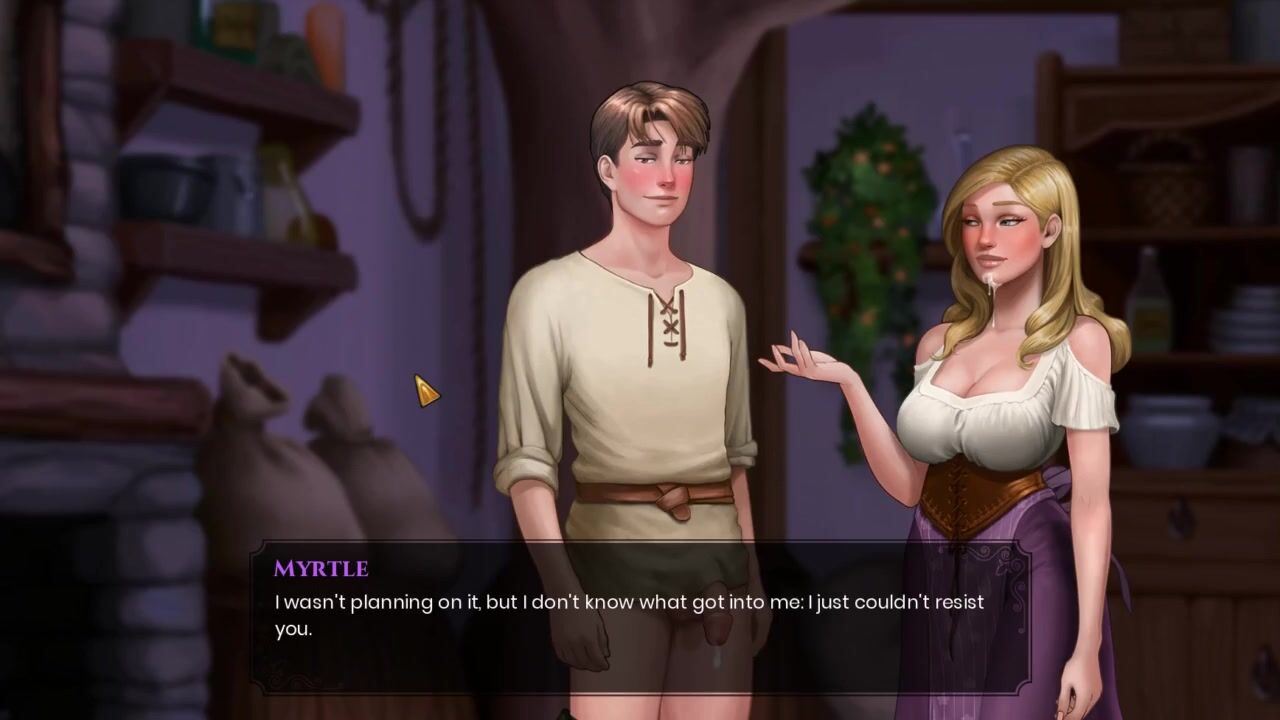Advance Myrtle's dialogue text box

[x=640, y=617]
